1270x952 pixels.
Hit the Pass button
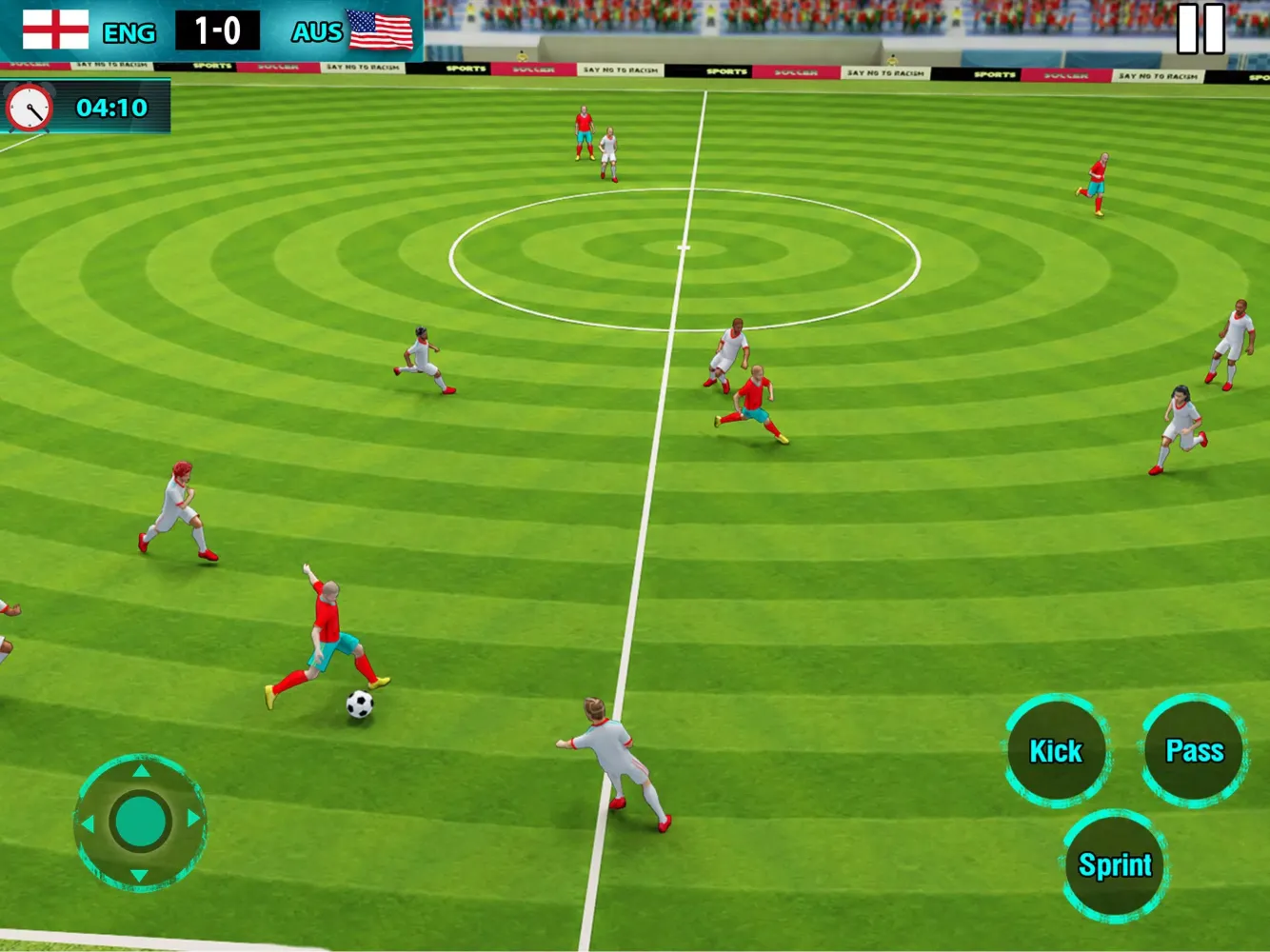(x=1194, y=751)
